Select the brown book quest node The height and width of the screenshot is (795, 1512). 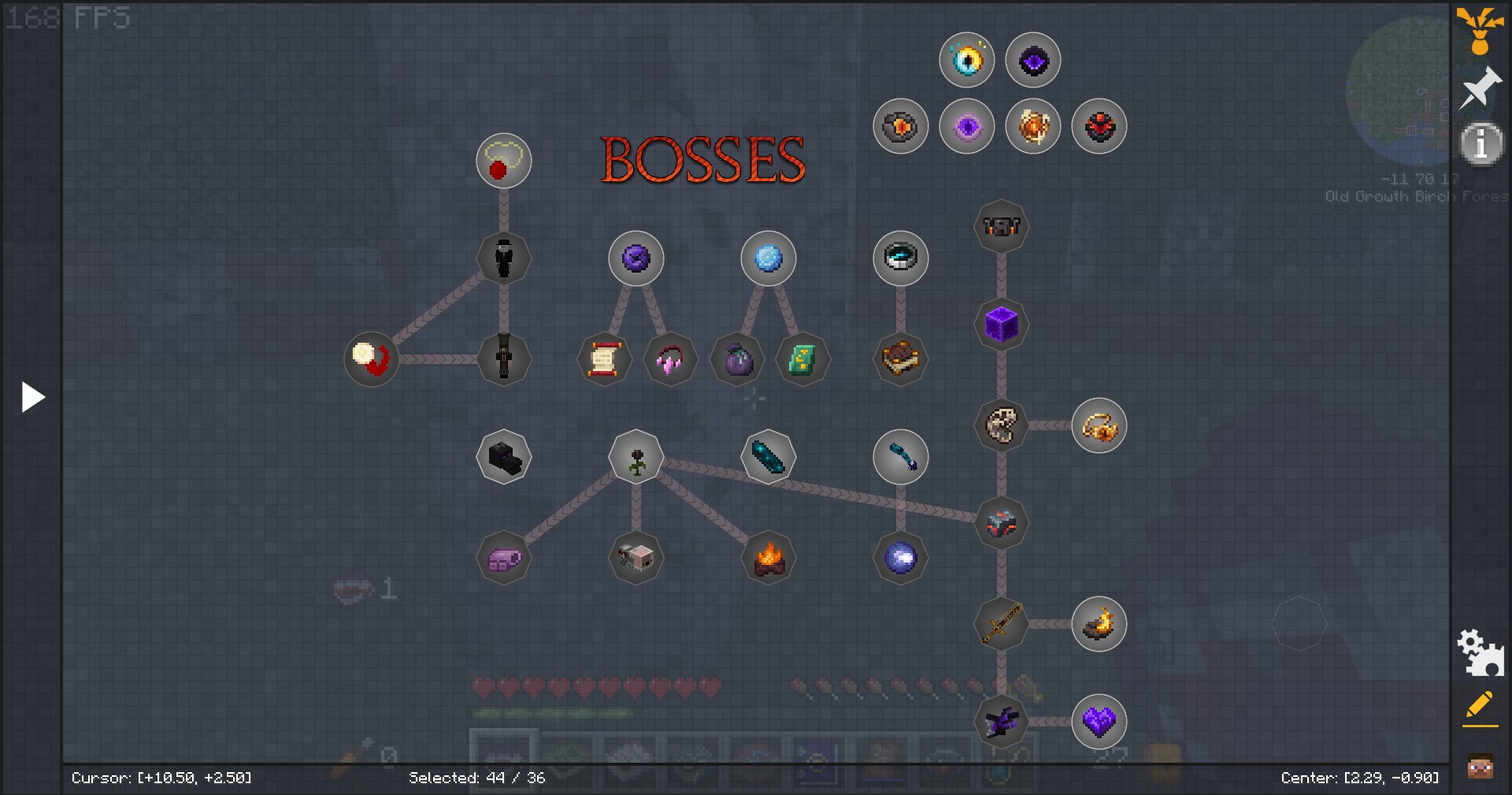[901, 359]
